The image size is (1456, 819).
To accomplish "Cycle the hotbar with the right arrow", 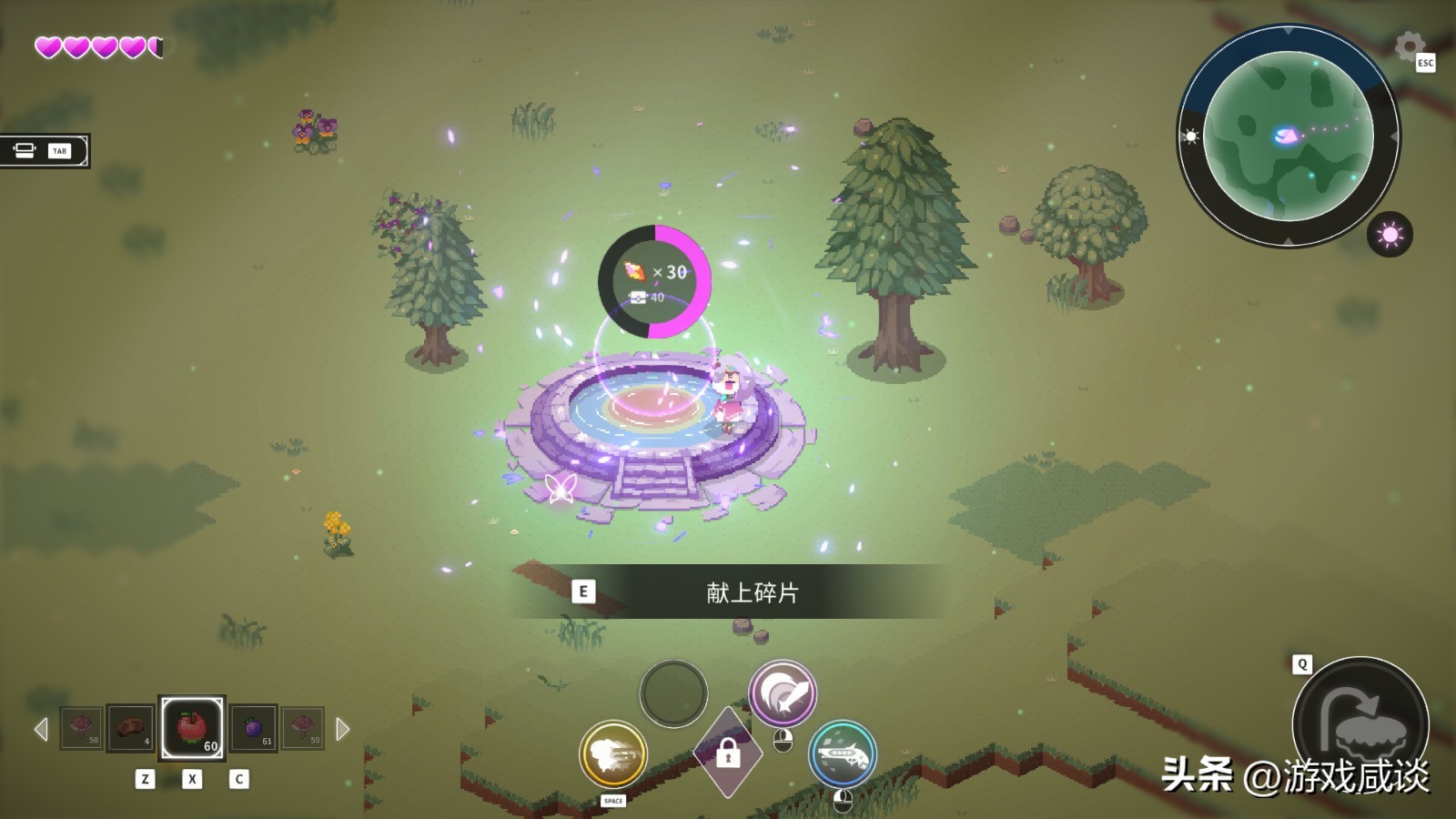I will [x=342, y=729].
